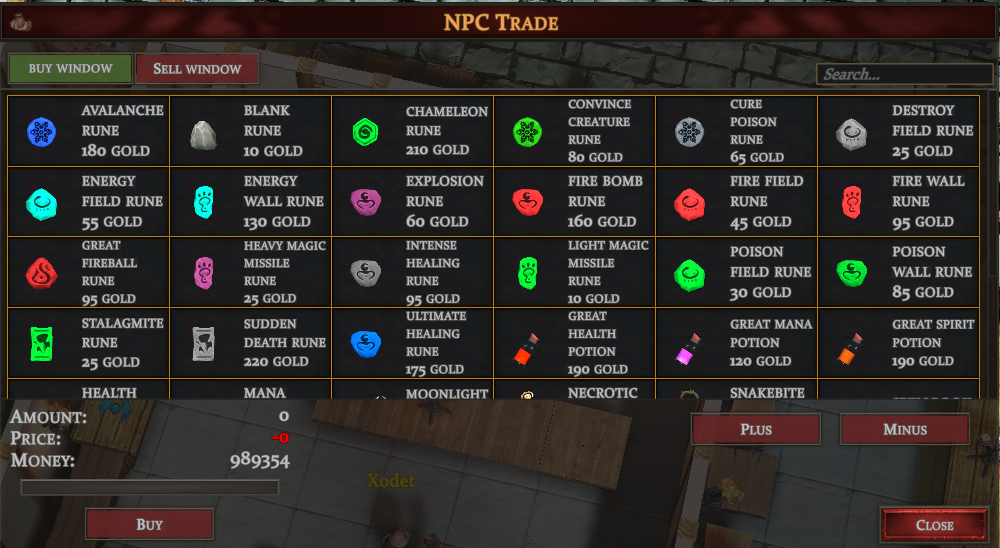Select the Avalanche Rune item

(x=89, y=131)
